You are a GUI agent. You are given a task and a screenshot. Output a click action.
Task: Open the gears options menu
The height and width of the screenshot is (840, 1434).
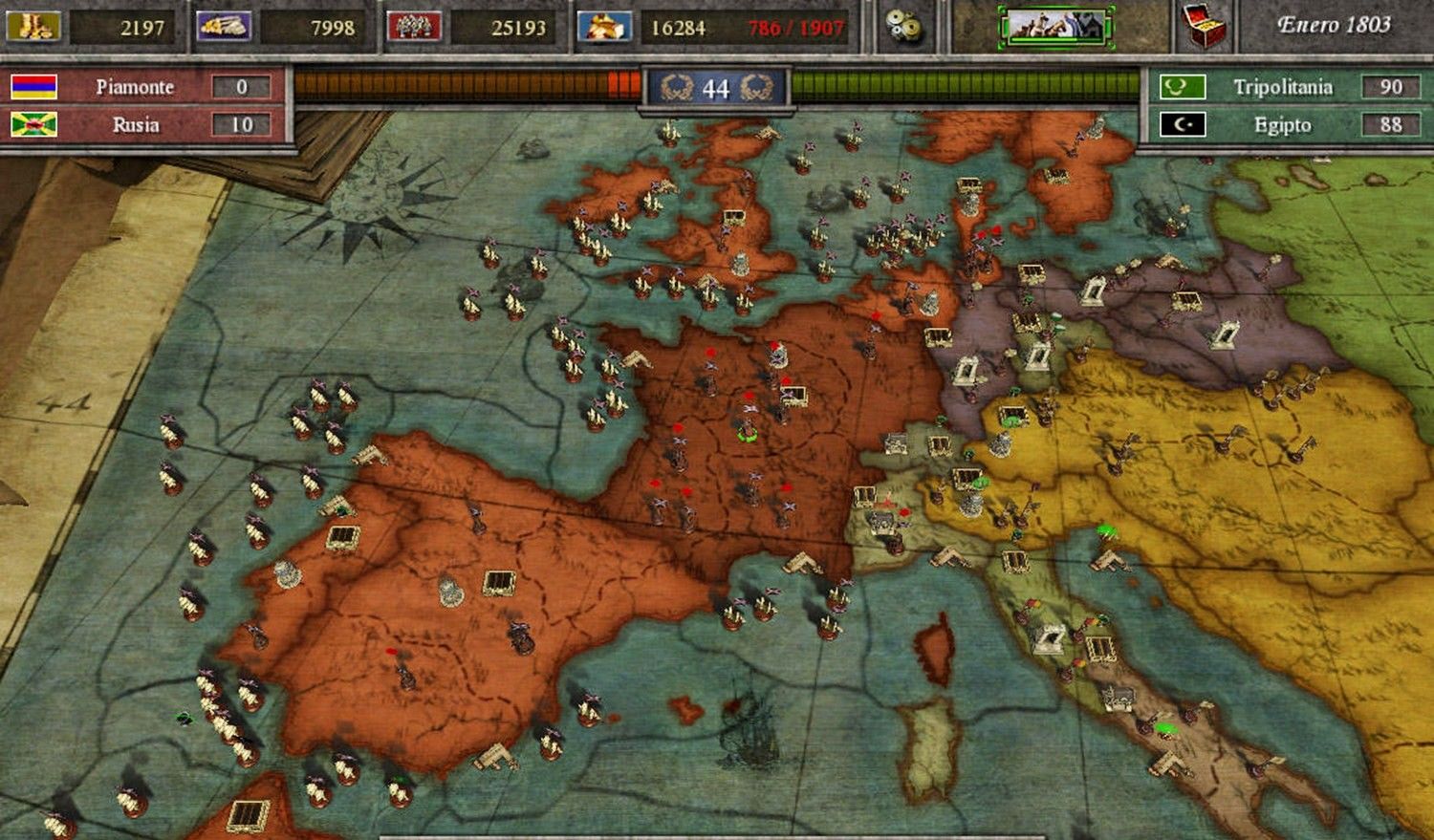pos(902,27)
